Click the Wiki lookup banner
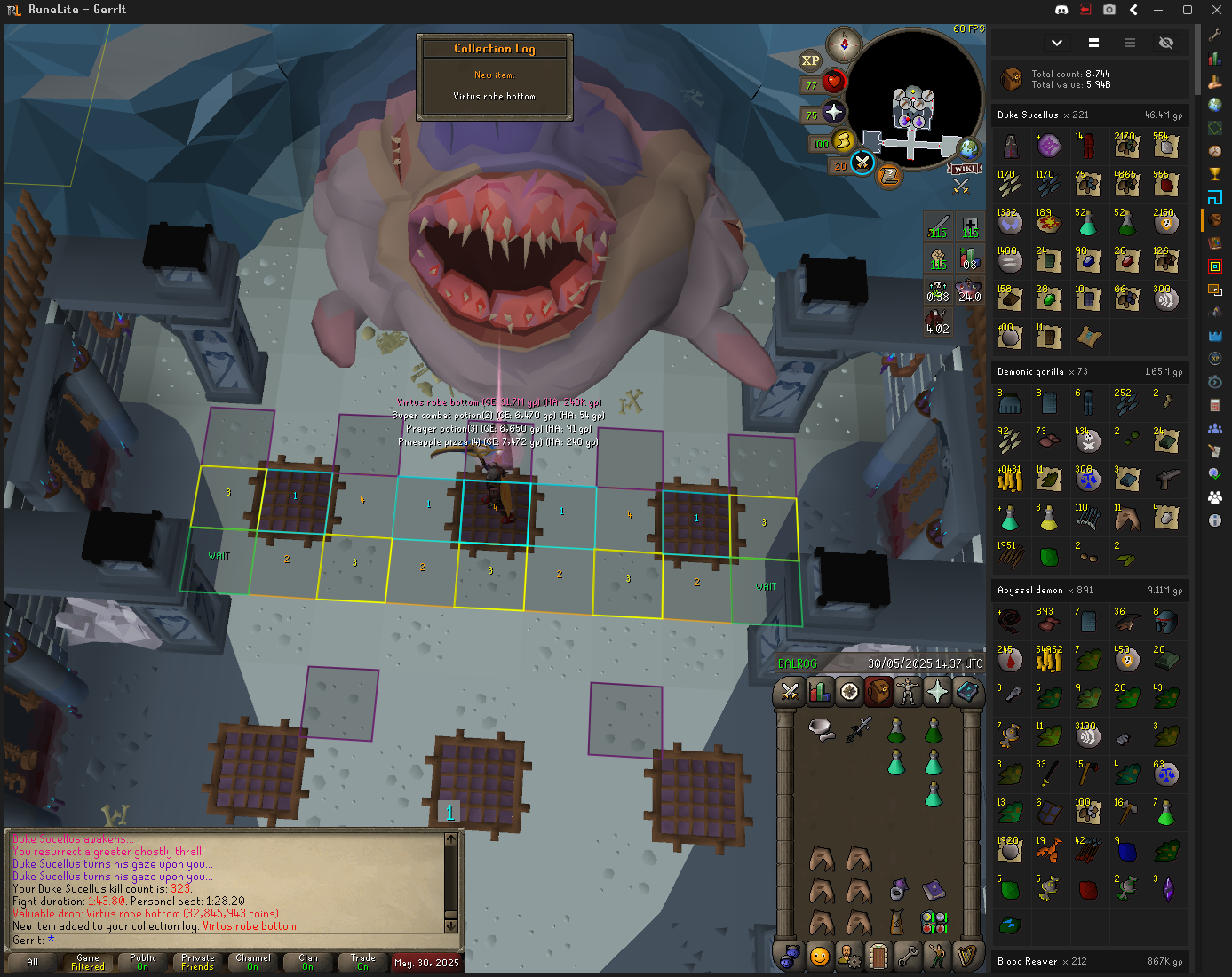The width and height of the screenshot is (1232, 977). pos(965,169)
